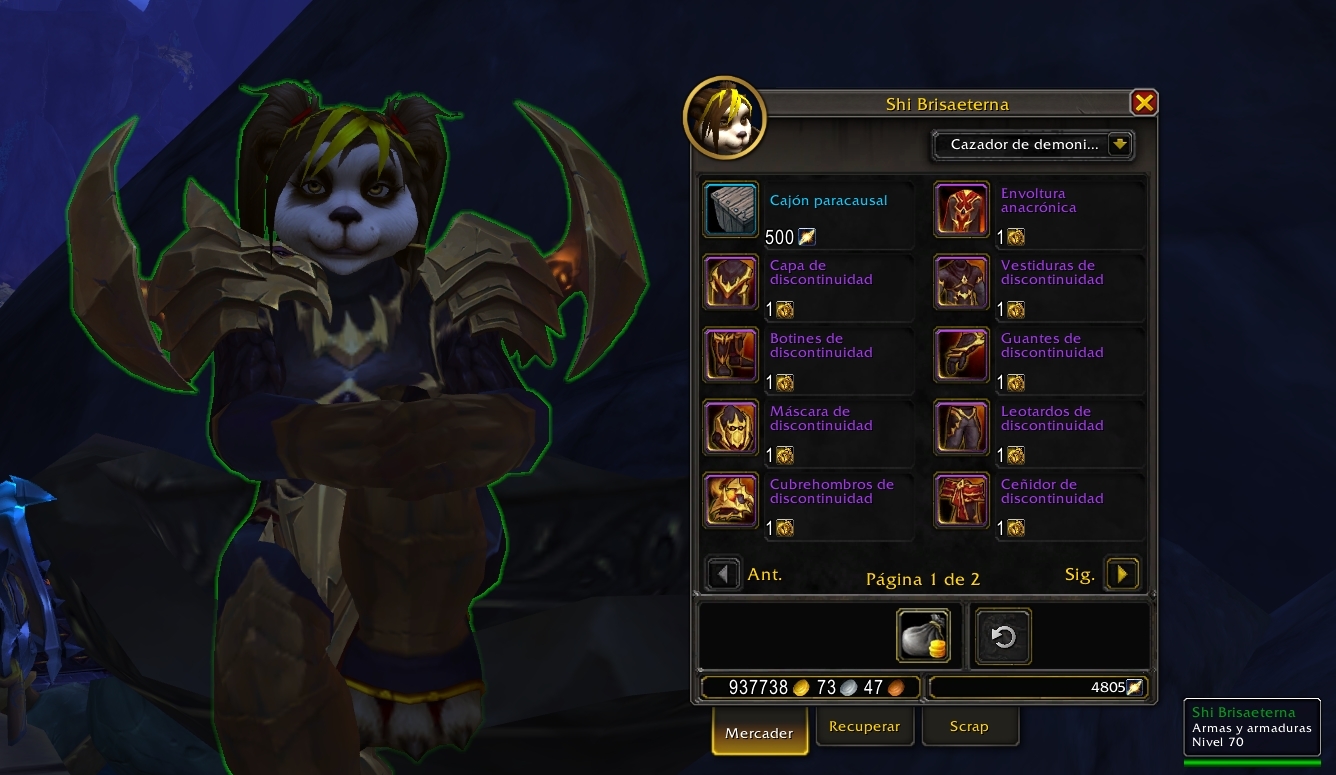Image resolution: width=1336 pixels, height=775 pixels.
Task: Click the Ant. previous page arrow
Action: pos(723,574)
